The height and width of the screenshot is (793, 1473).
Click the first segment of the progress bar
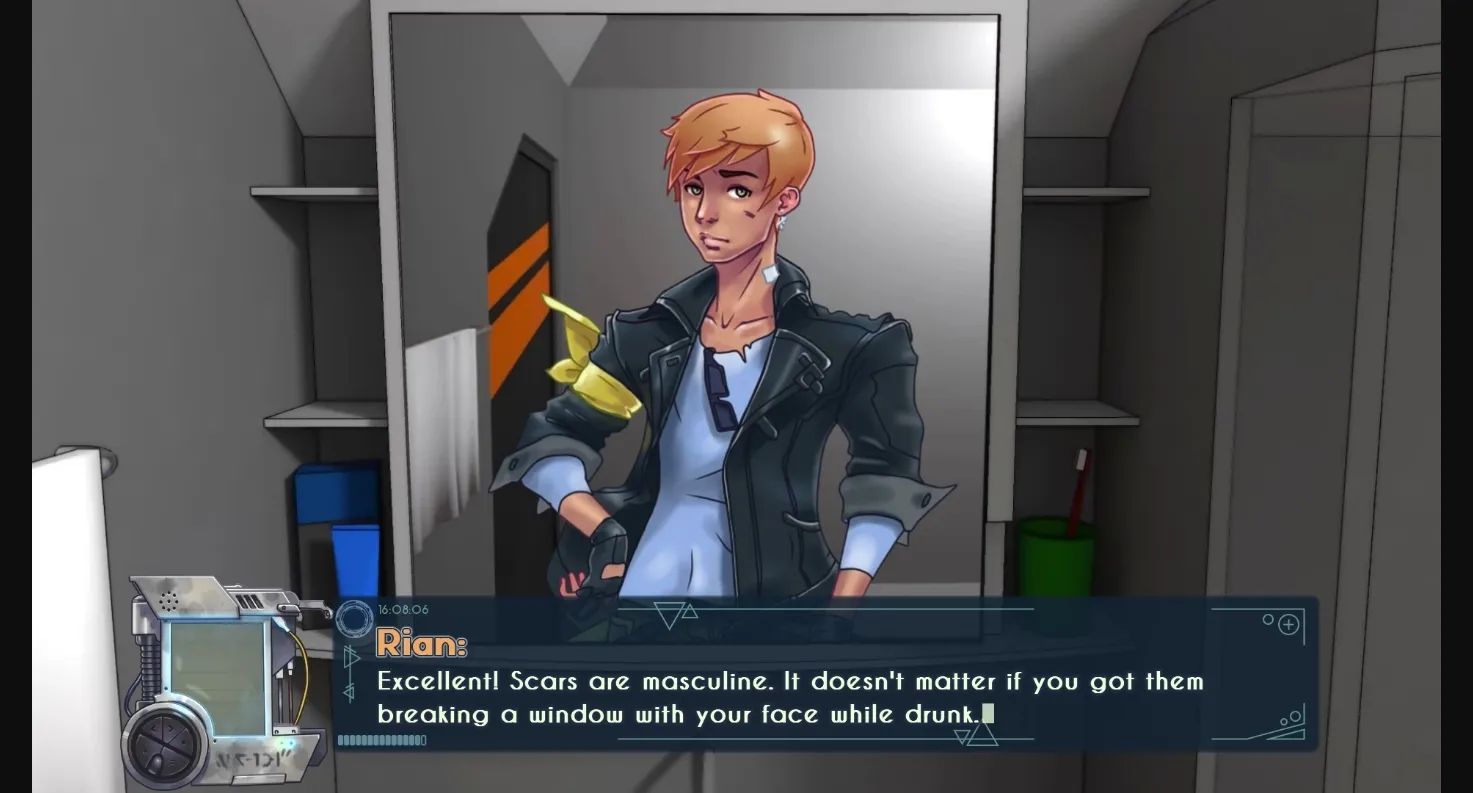click(342, 740)
